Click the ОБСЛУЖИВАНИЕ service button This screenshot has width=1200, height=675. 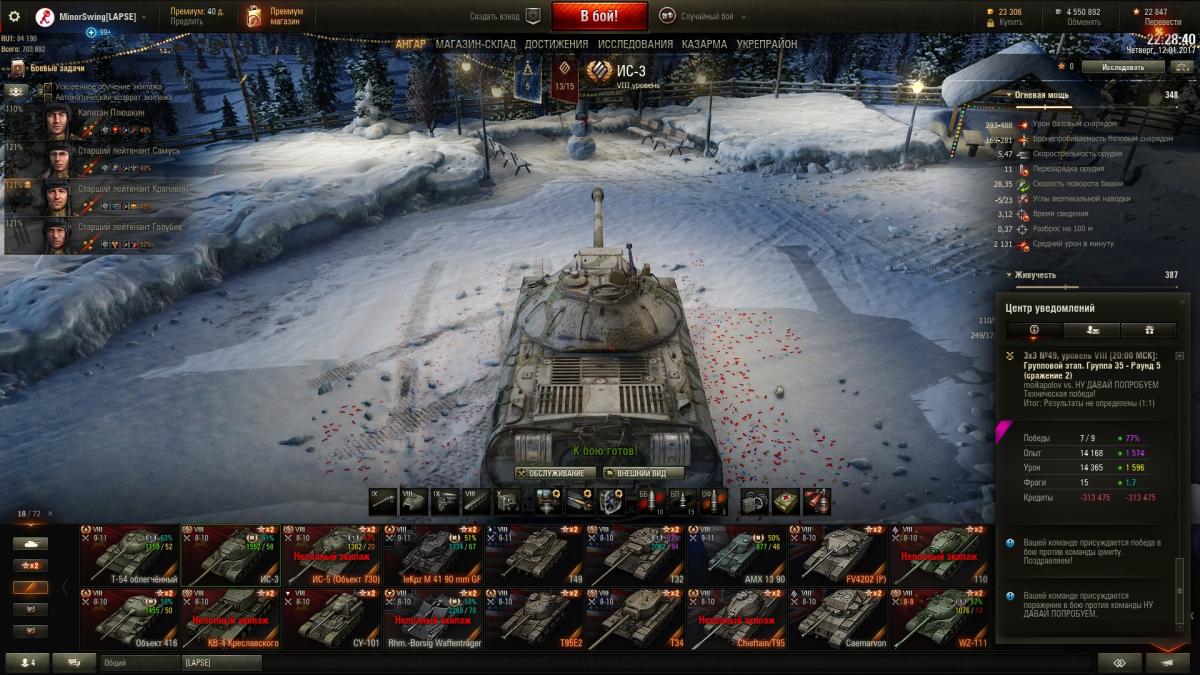(556, 473)
